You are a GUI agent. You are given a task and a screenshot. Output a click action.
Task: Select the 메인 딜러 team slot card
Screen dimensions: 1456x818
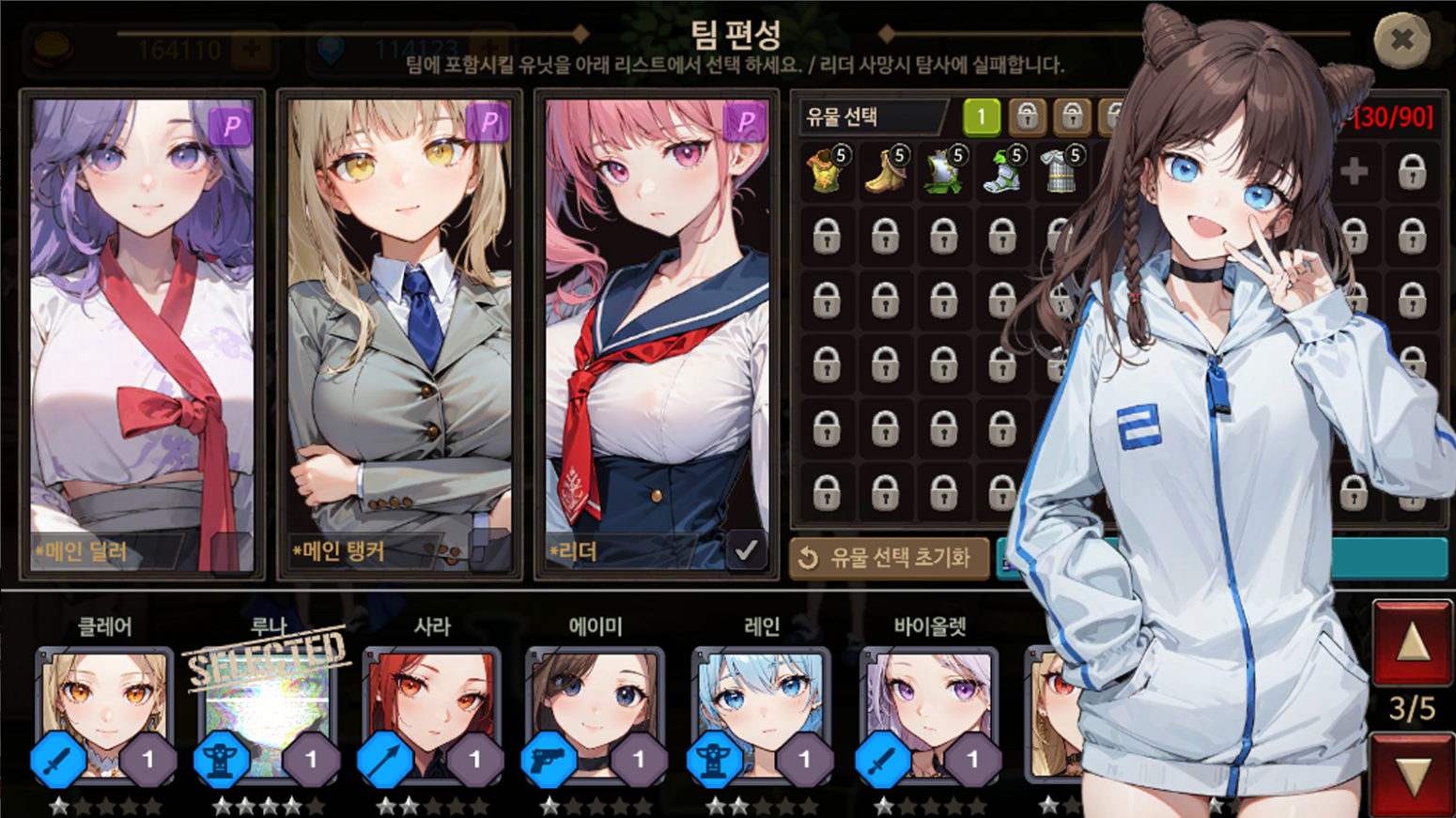[142, 334]
